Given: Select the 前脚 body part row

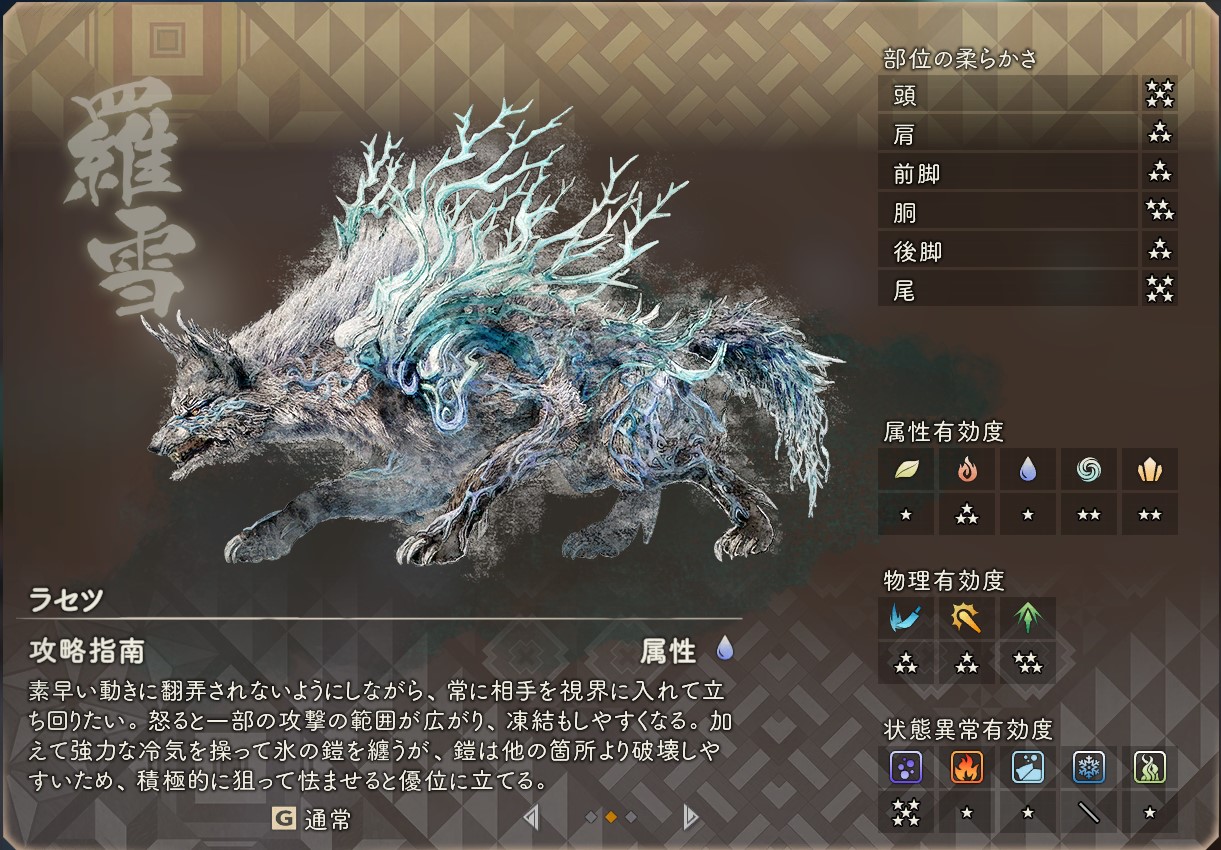Looking at the screenshot, I should [x=1008, y=174].
